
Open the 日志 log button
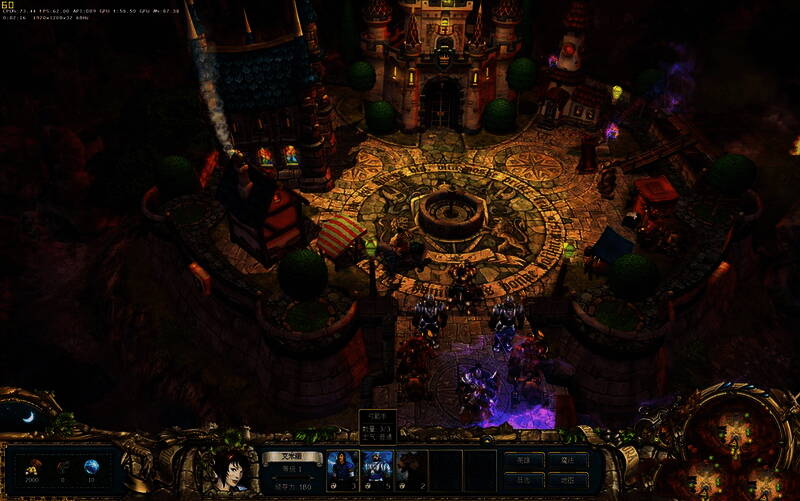pyautogui.click(x=523, y=480)
